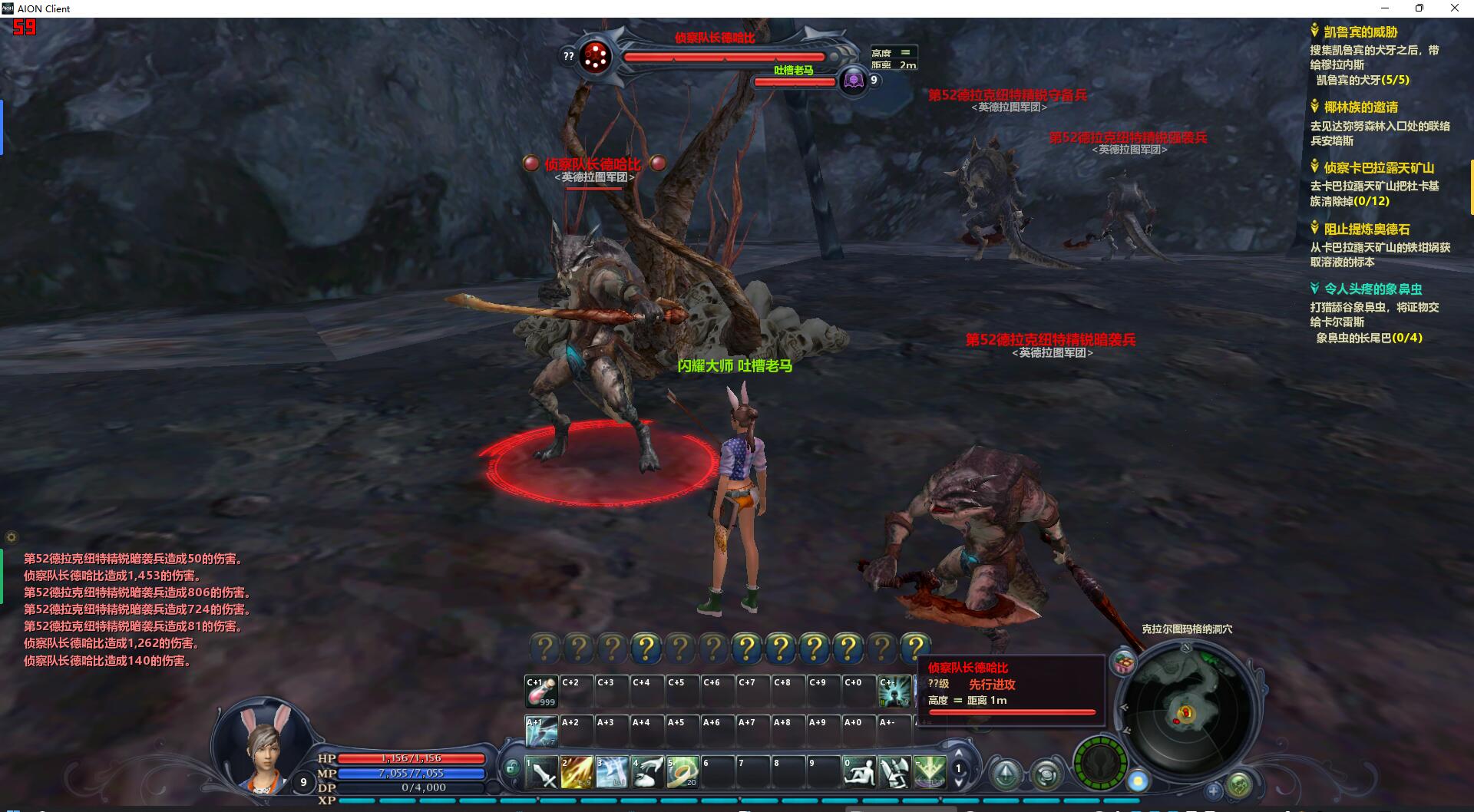The width and height of the screenshot is (1474, 812).
Task: Toggle the quickbar padlock
Action: click(x=512, y=767)
